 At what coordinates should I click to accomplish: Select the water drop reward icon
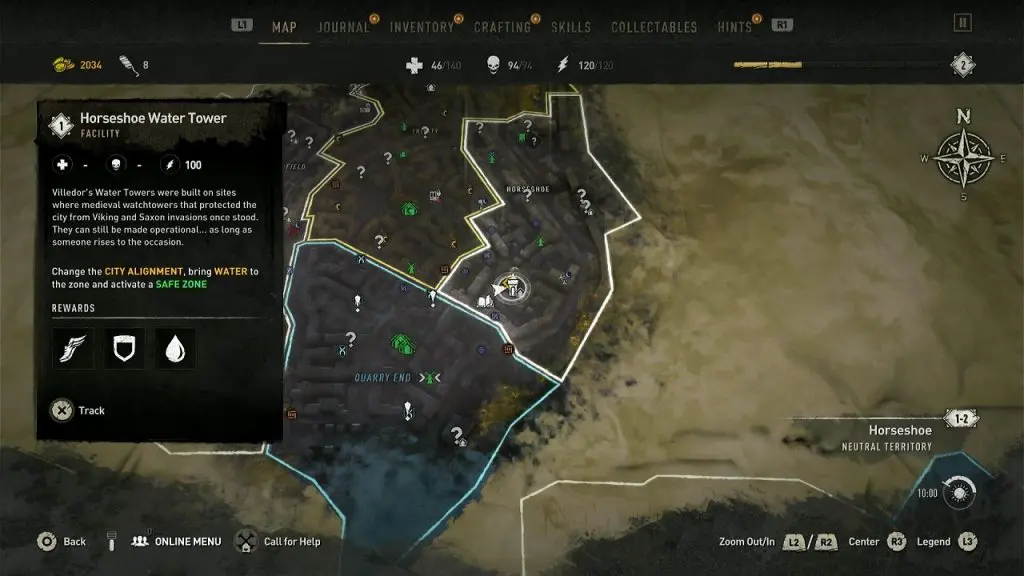click(176, 348)
